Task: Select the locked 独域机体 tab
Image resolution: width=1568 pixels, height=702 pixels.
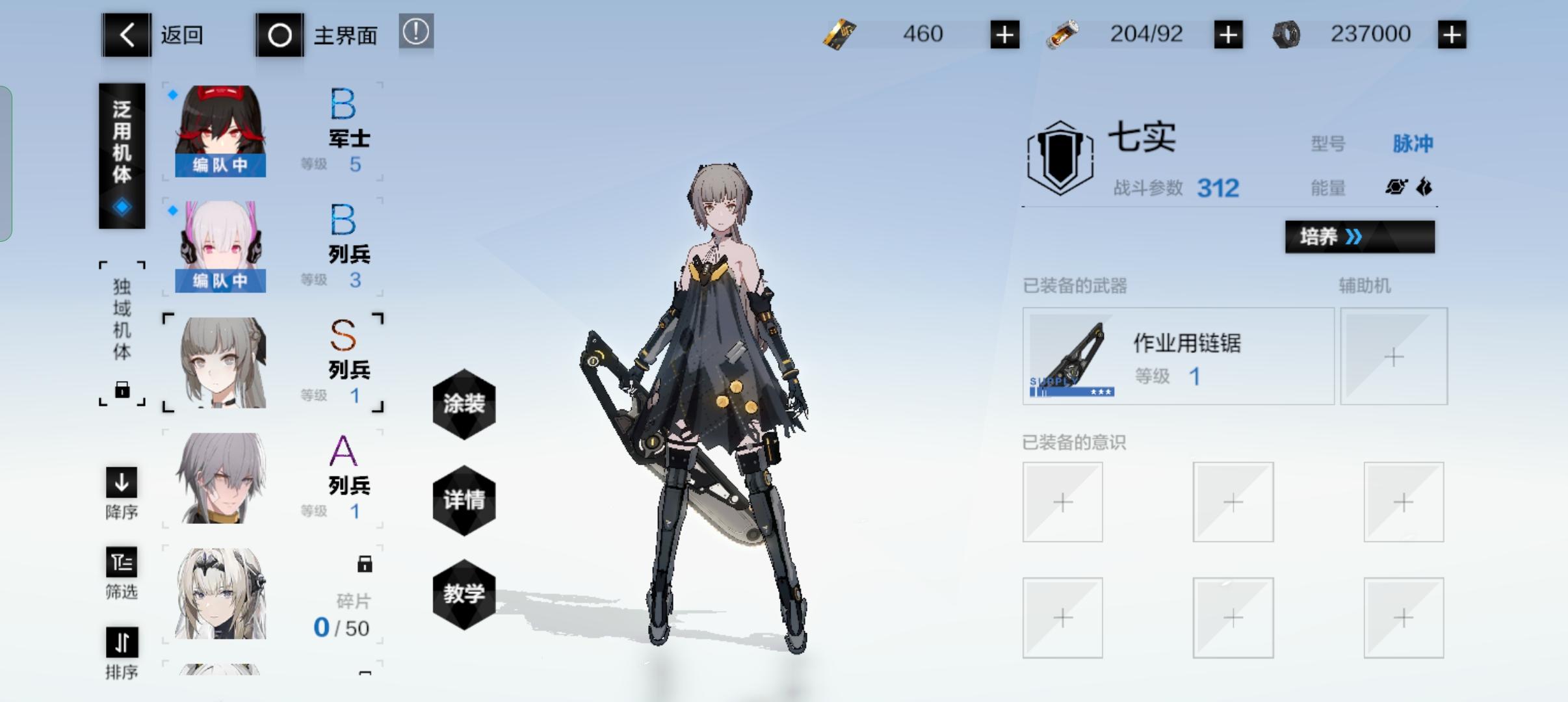Action: 122,330
